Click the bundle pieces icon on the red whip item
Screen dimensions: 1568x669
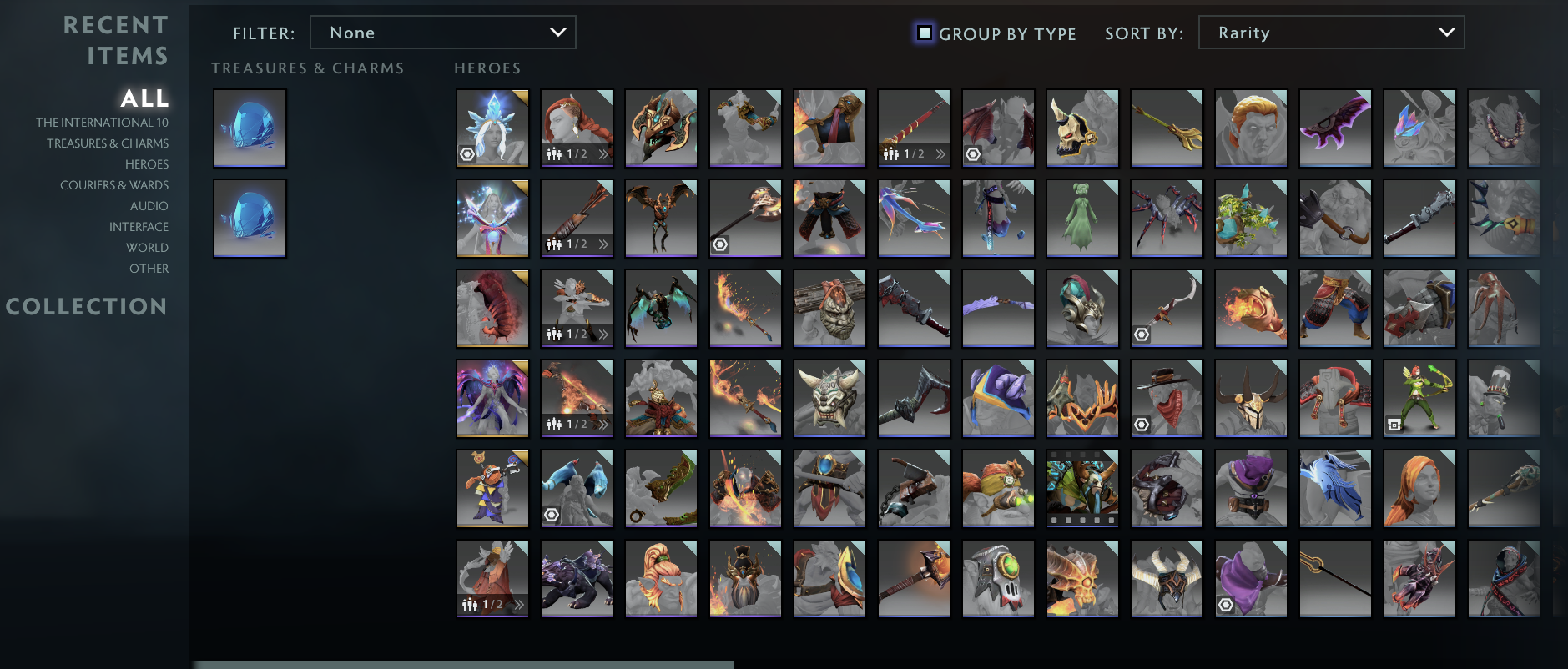point(890,153)
